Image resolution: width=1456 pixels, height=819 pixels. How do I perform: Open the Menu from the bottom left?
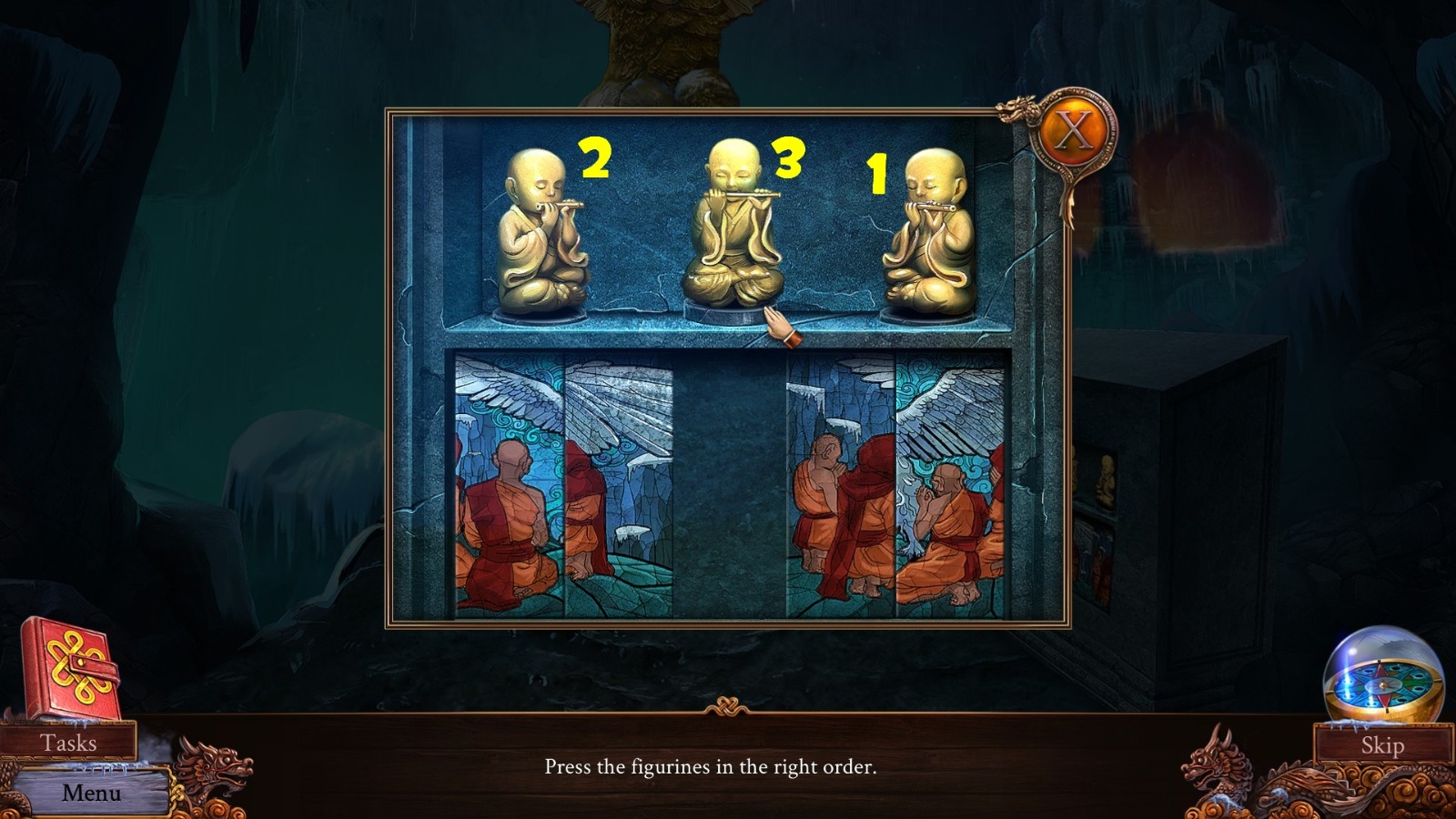coord(91,793)
